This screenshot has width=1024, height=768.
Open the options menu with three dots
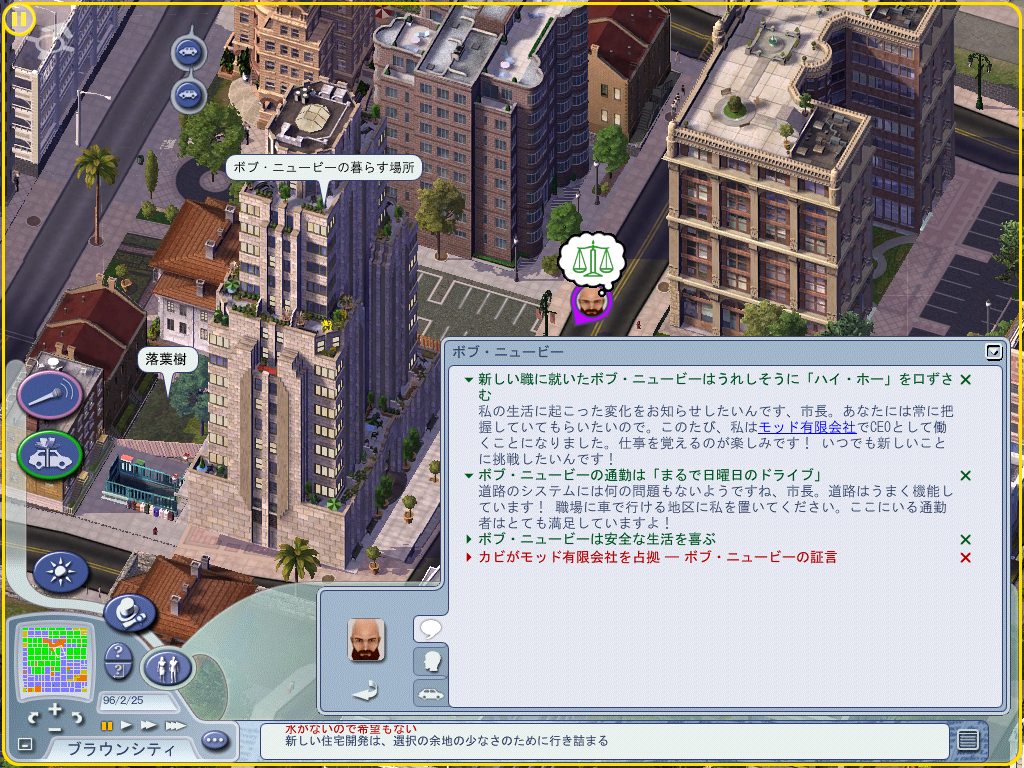tap(215, 741)
